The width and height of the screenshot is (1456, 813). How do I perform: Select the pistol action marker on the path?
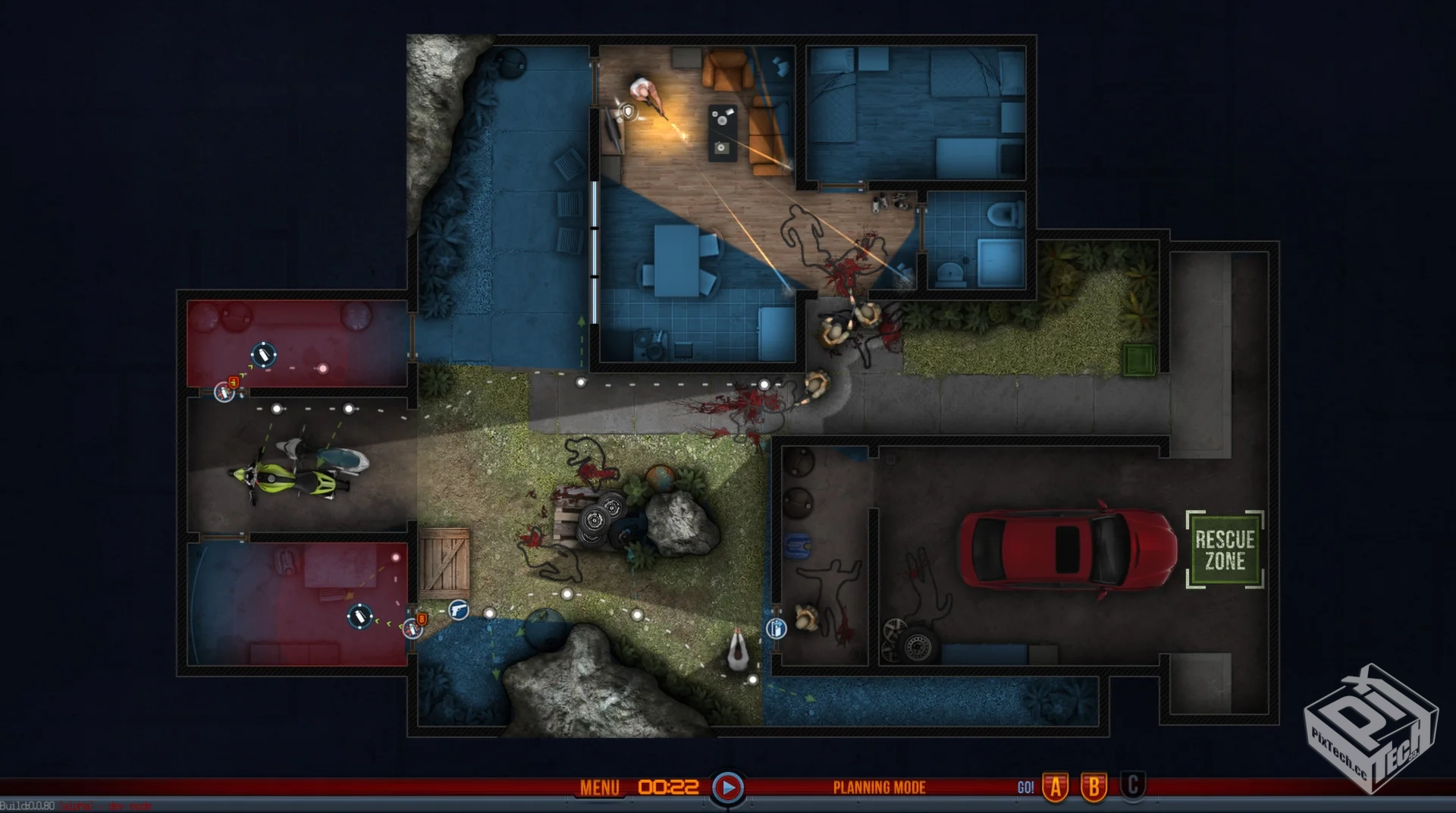pyautogui.click(x=458, y=609)
